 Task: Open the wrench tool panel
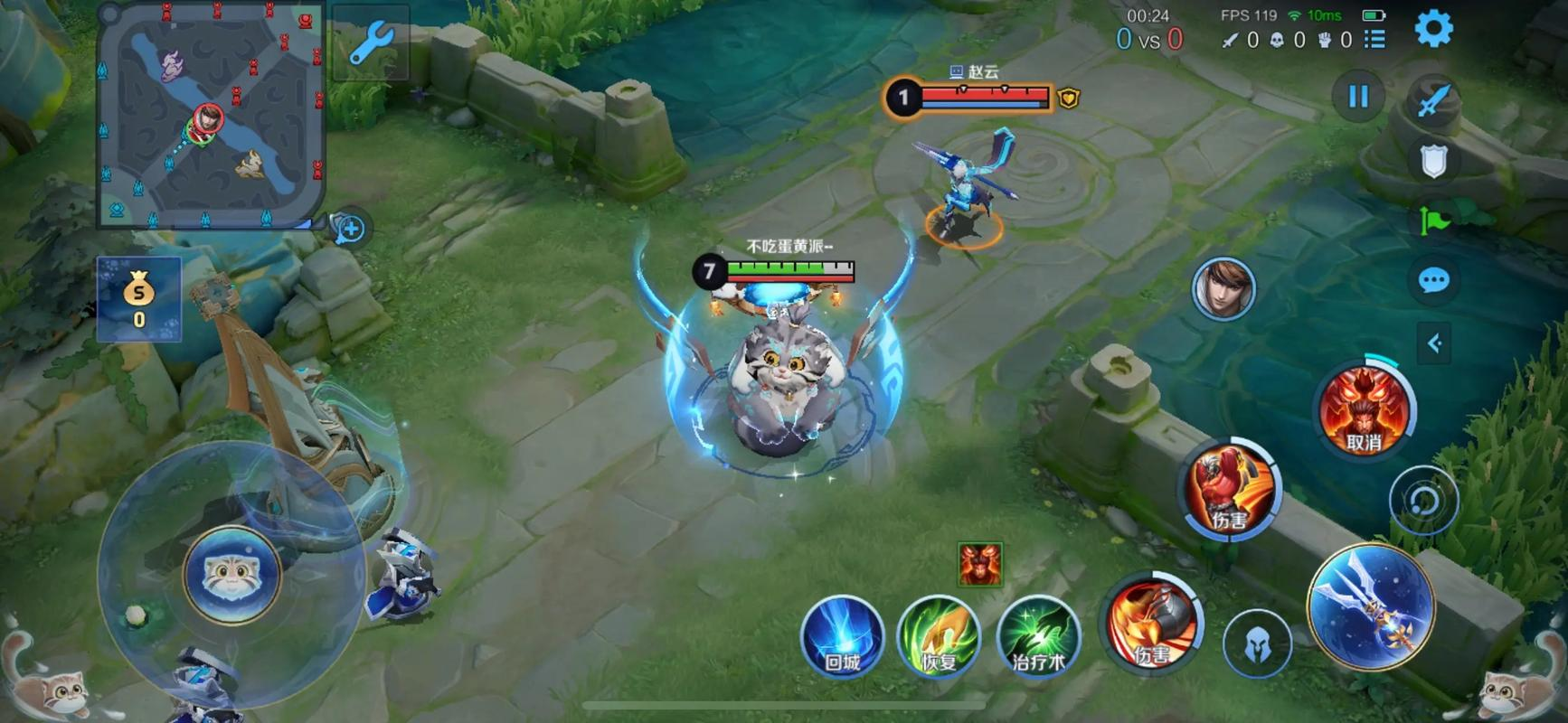click(x=371, y=42)
